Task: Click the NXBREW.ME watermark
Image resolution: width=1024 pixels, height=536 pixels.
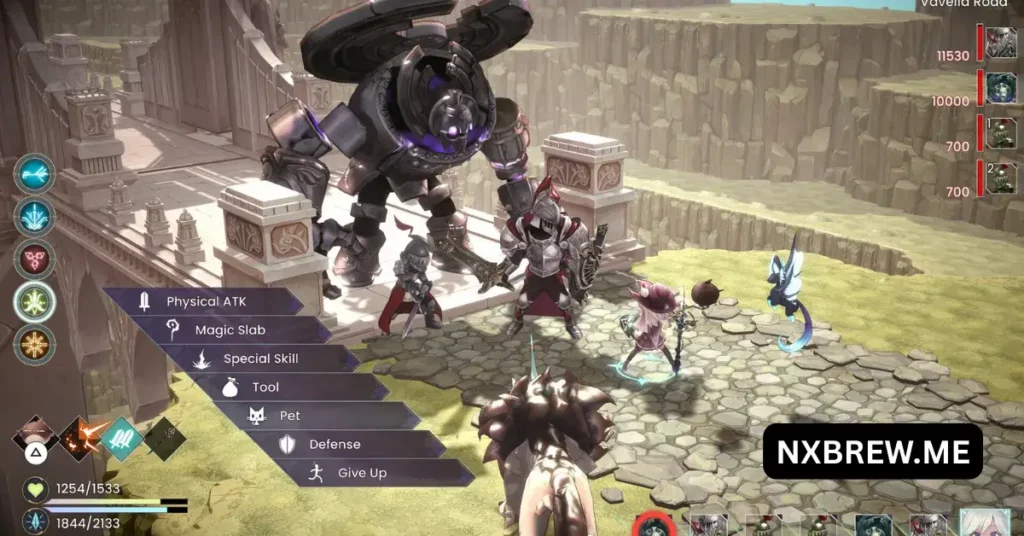Action: click(x=873, y=451)
